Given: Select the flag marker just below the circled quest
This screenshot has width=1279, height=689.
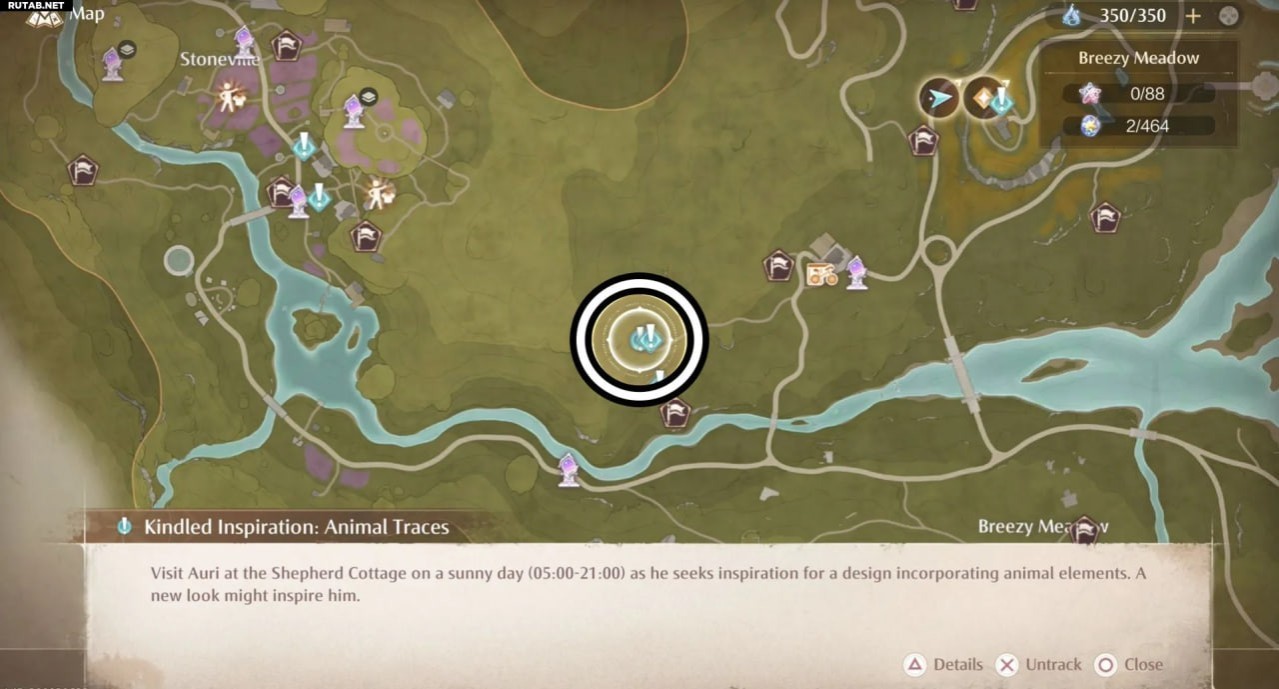Looking at the screenshot, I should 676,412.
